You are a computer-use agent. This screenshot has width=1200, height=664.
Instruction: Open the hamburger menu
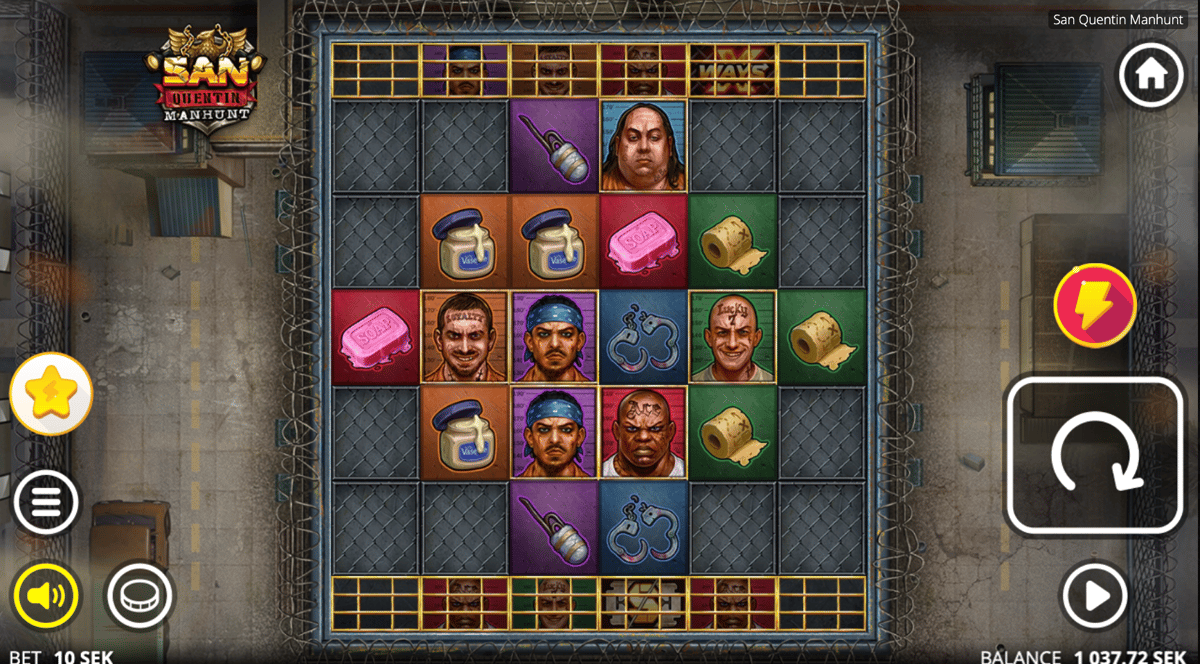coord(46,500)
